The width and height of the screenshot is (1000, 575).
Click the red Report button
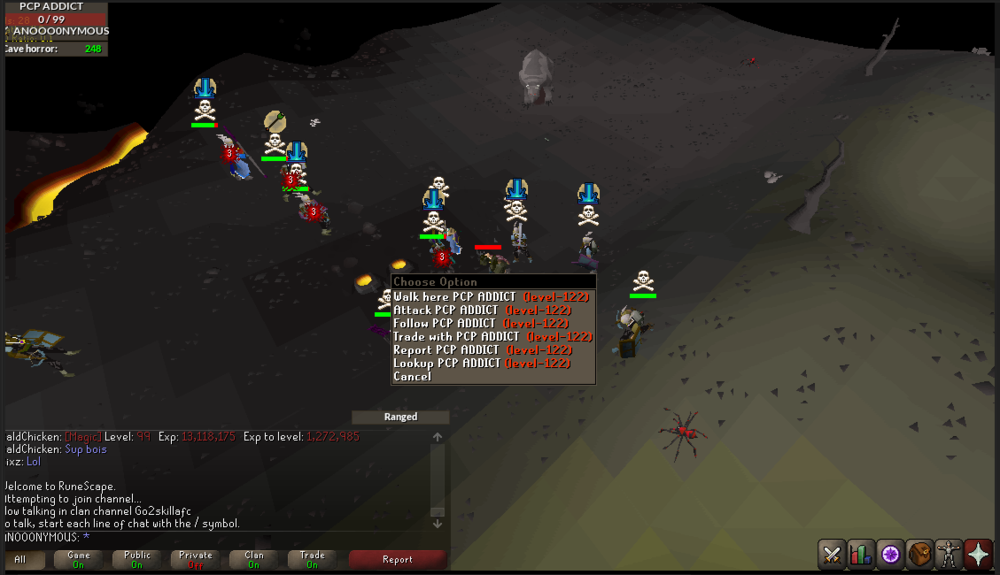coord(397,559)
